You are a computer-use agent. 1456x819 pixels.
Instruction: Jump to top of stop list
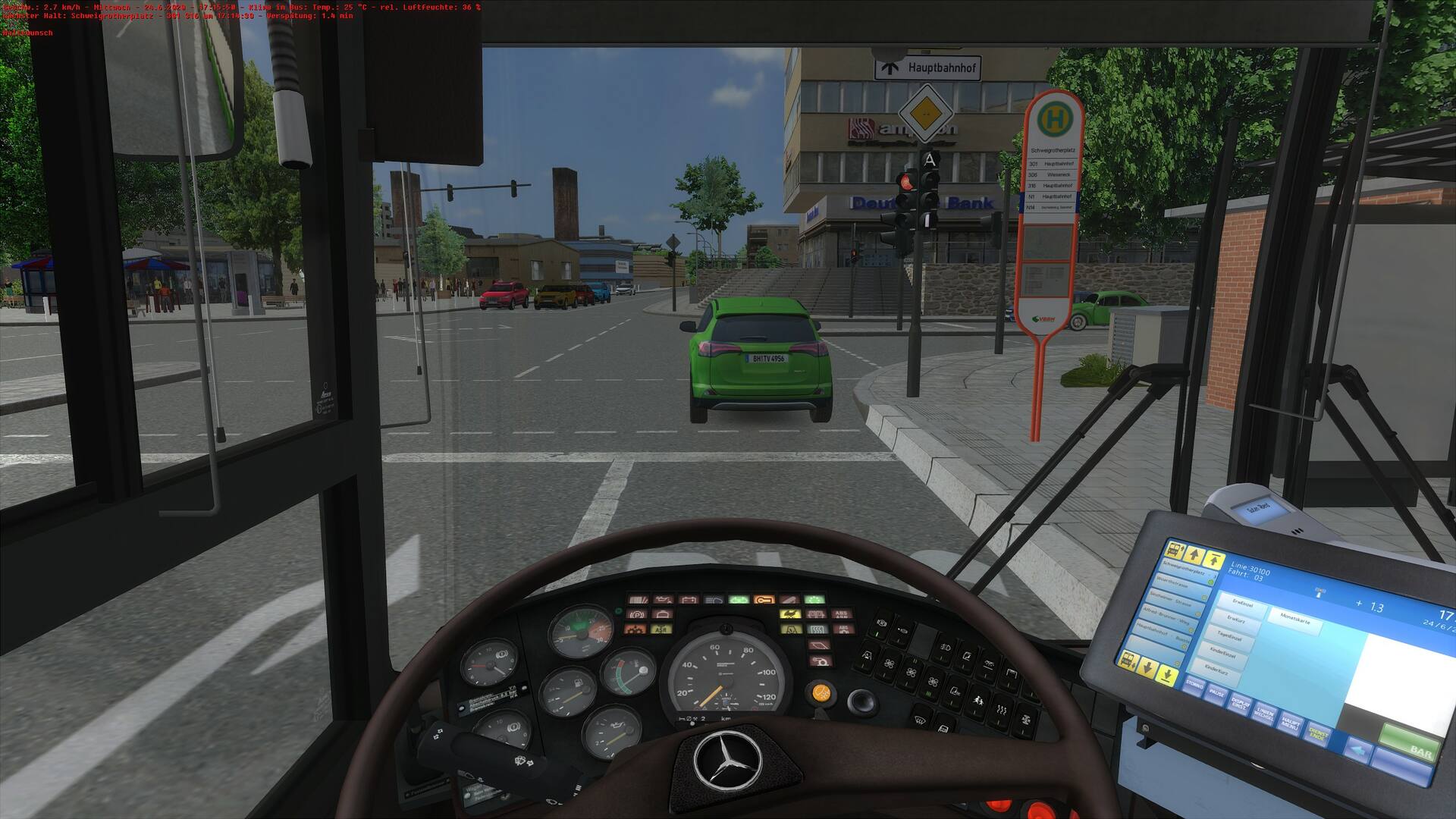click(x=1214, y=560)
